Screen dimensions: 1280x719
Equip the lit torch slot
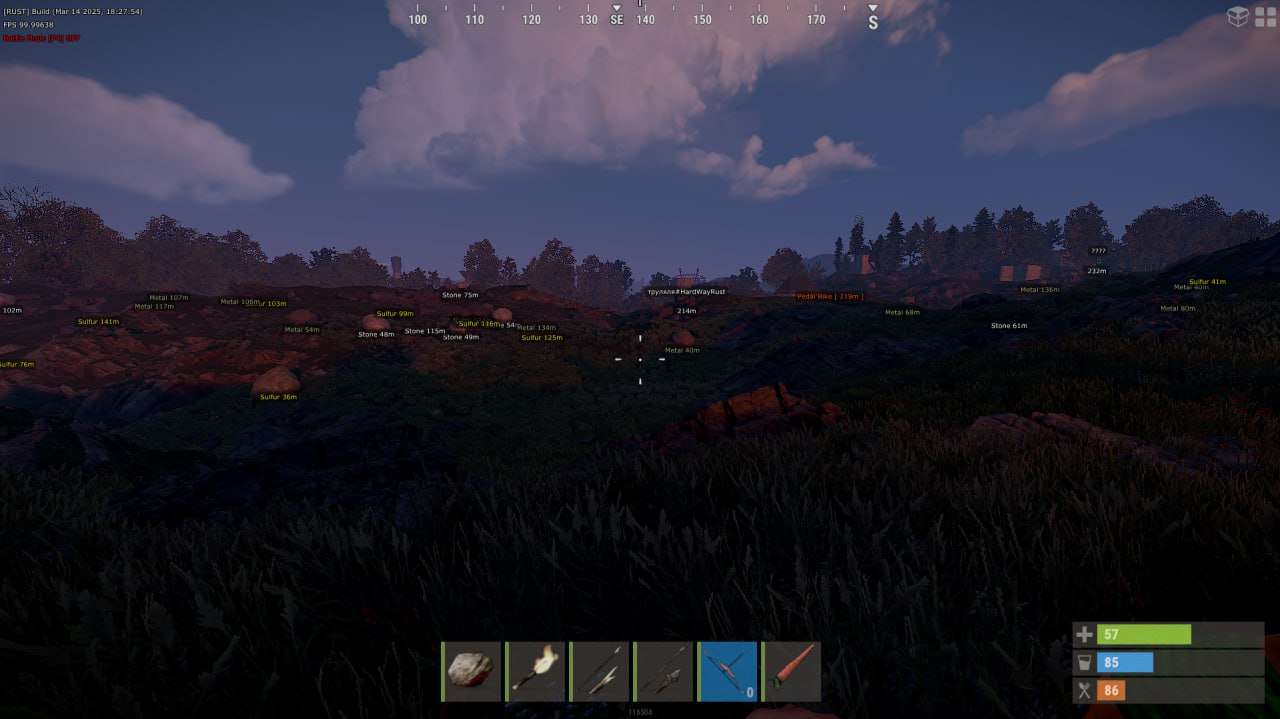pos(535,671)
